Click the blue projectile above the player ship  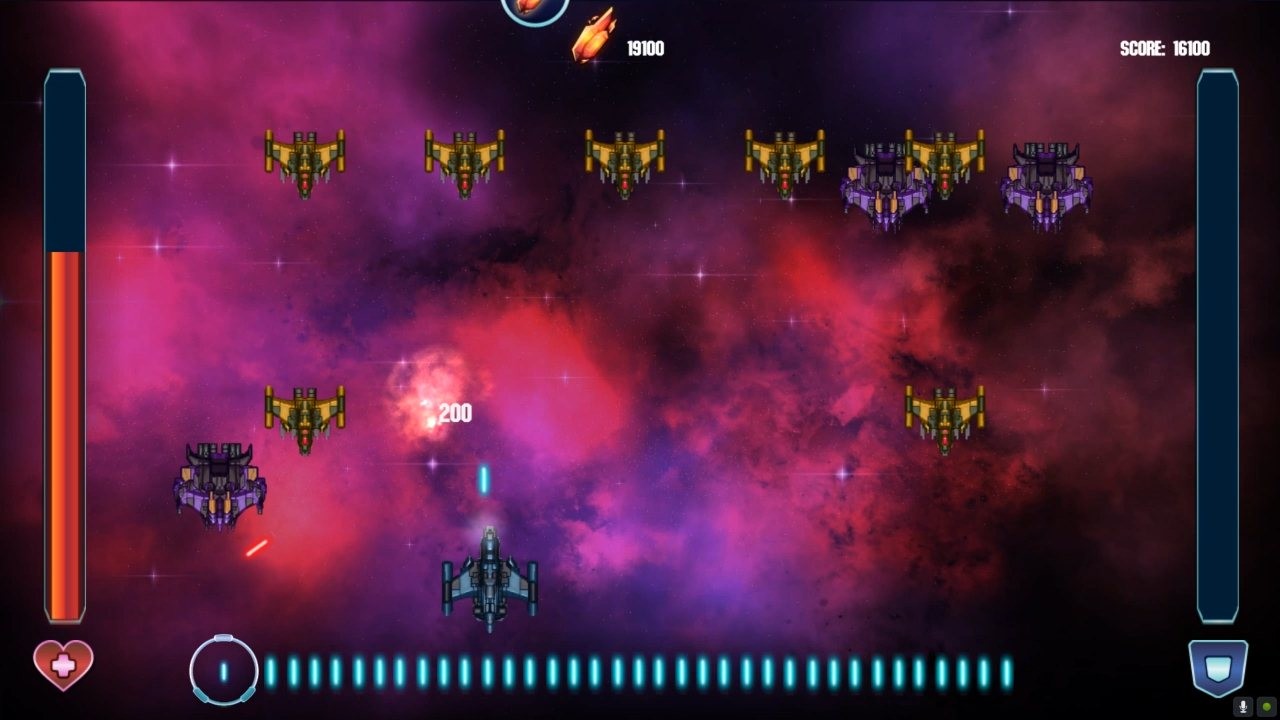point(483,480)
